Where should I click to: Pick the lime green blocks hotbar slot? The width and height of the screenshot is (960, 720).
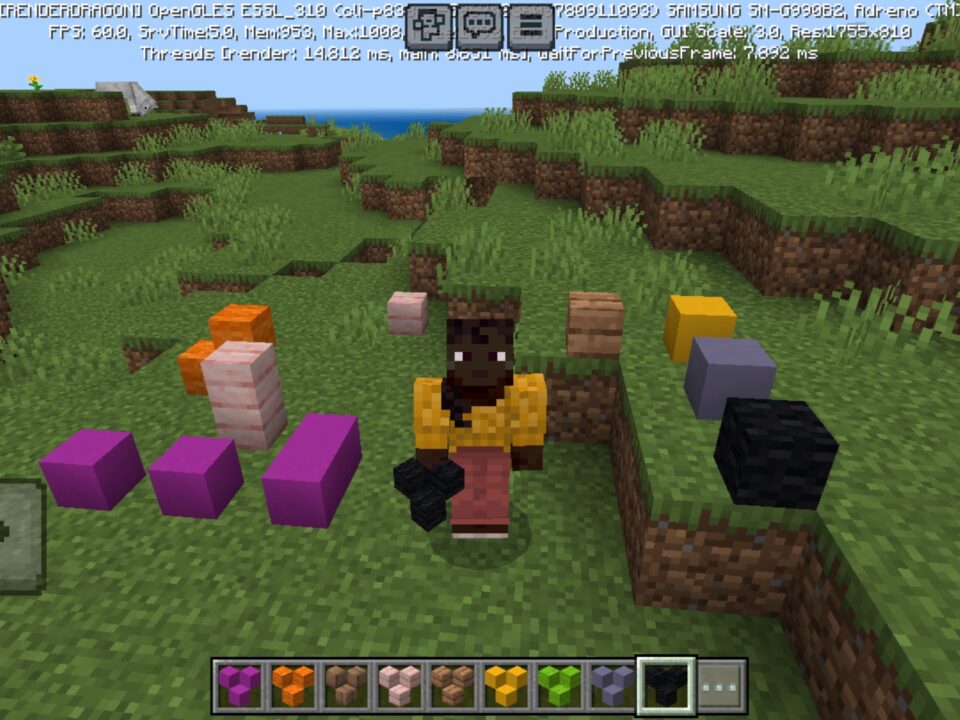(559, 686)
